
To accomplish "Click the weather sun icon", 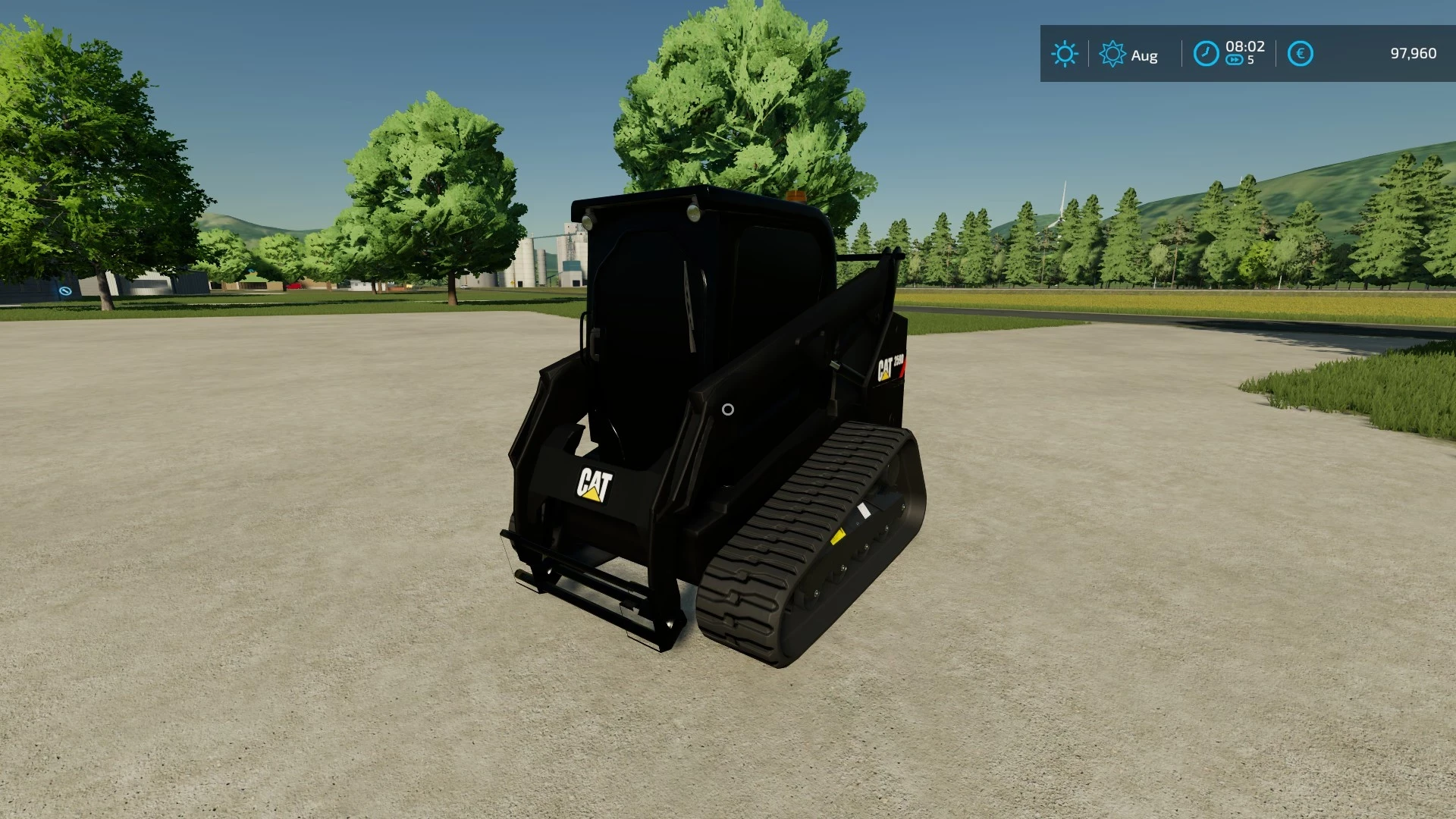I will click(1065, 54).
